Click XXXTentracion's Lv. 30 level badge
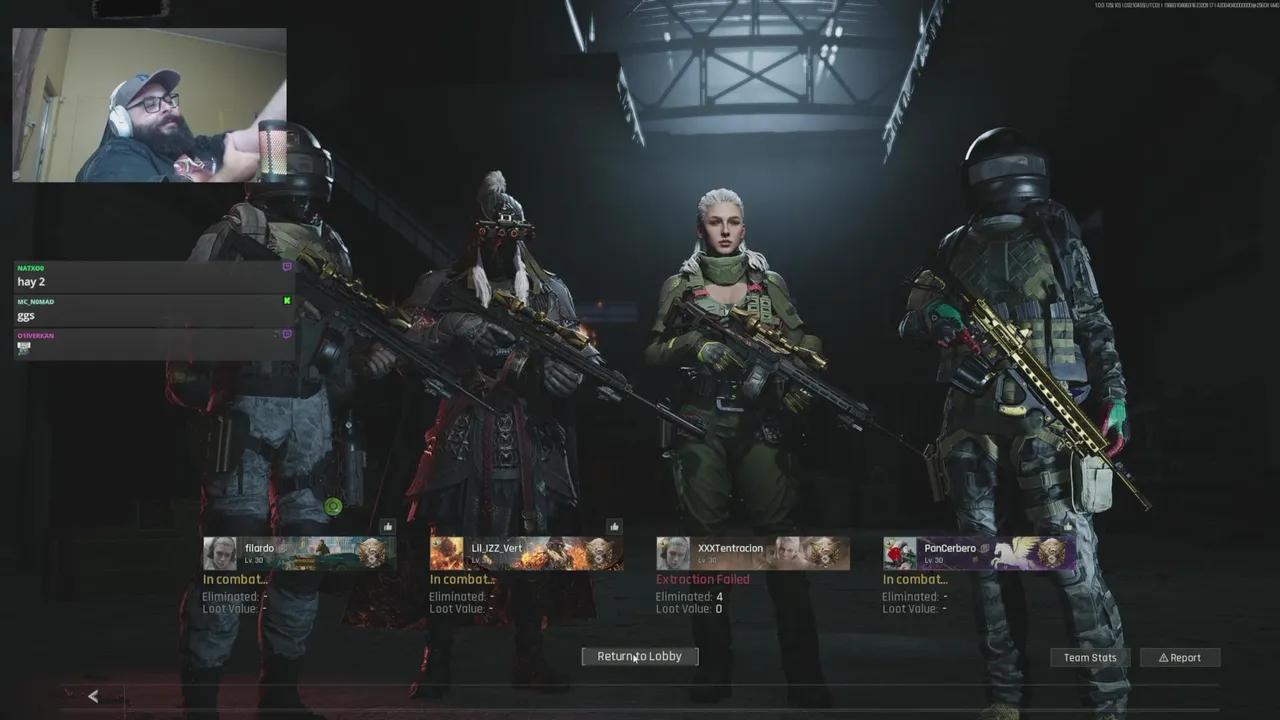 coord(708,561)
